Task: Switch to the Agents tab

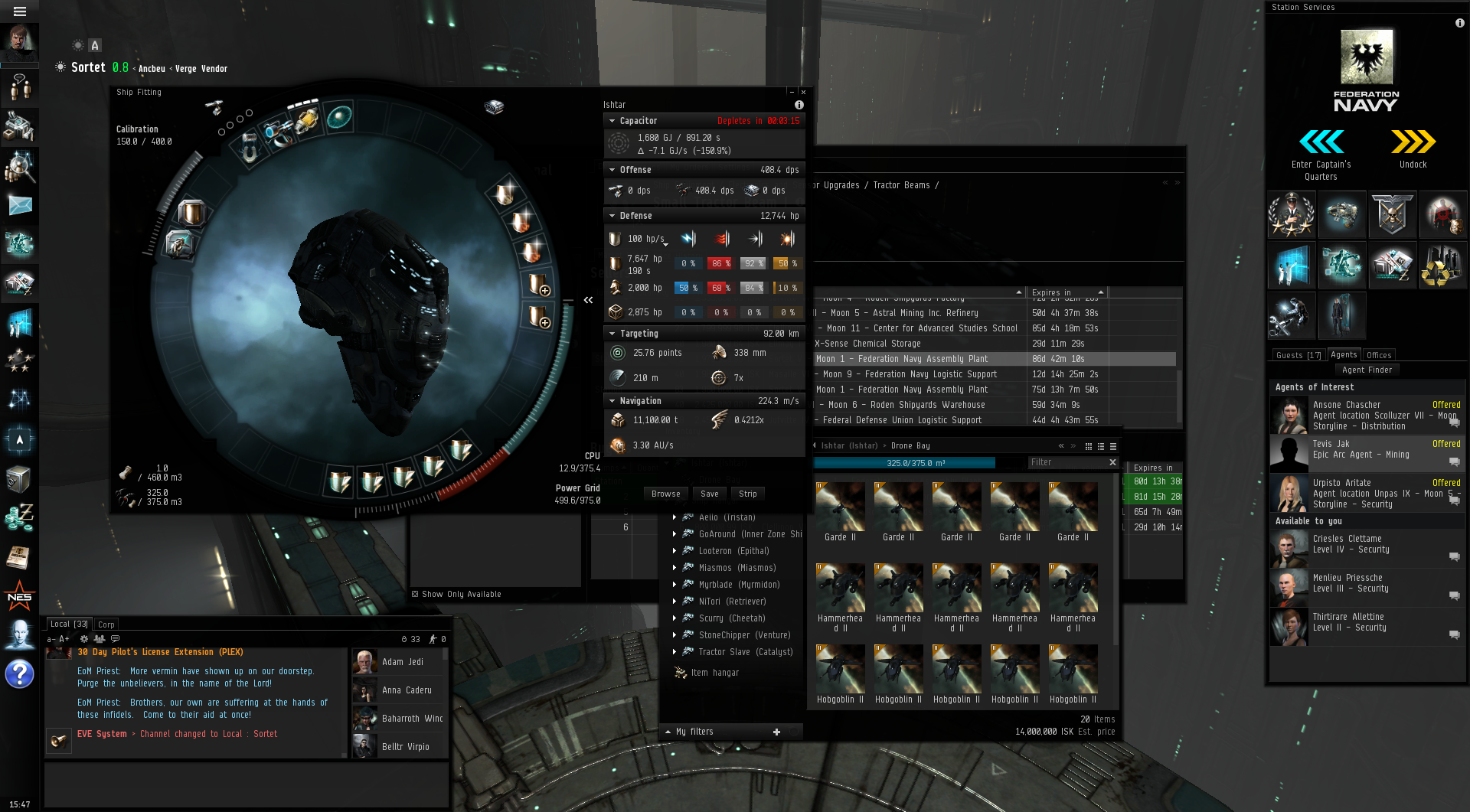Action: (x=1343, y=354)
